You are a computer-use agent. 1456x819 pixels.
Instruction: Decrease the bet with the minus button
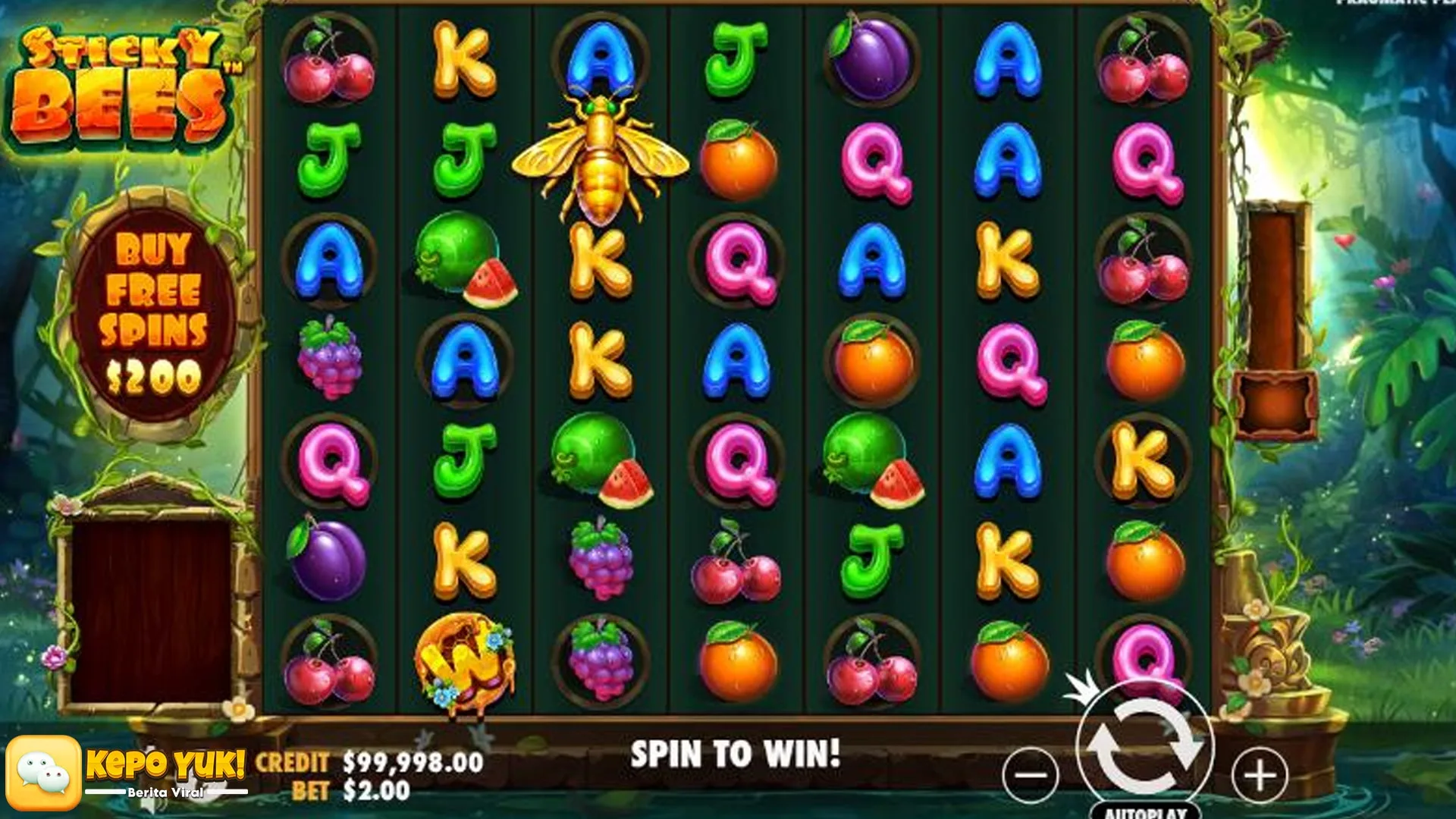1030,775
